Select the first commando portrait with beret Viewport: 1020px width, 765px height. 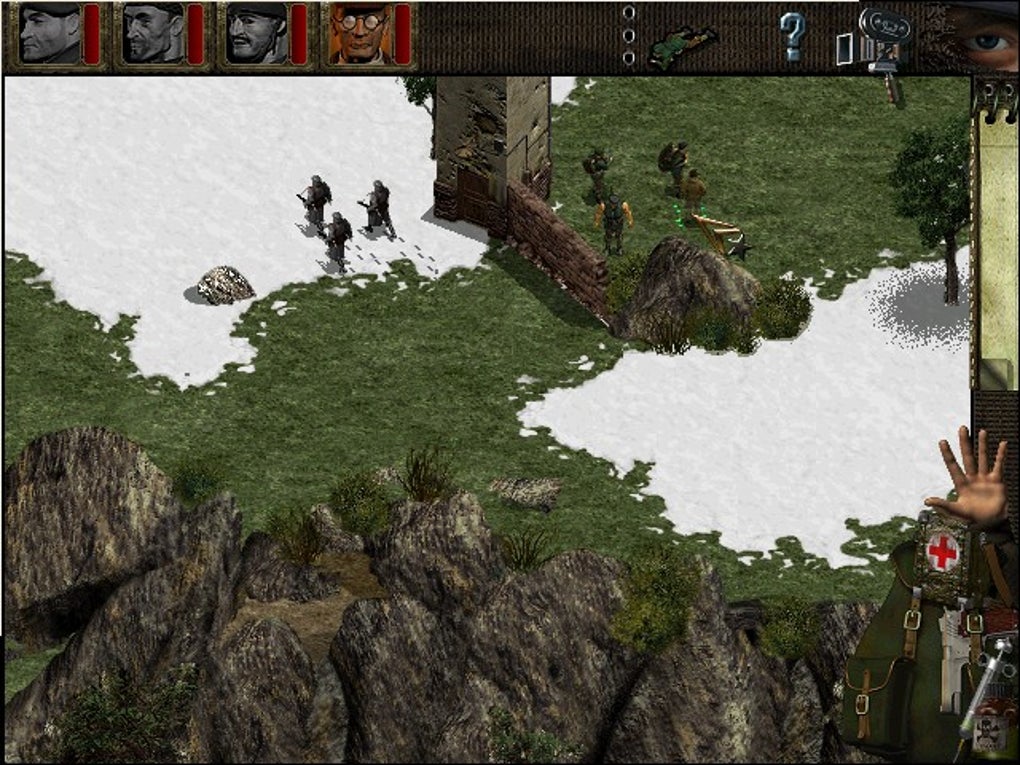[x=50, y=33]
